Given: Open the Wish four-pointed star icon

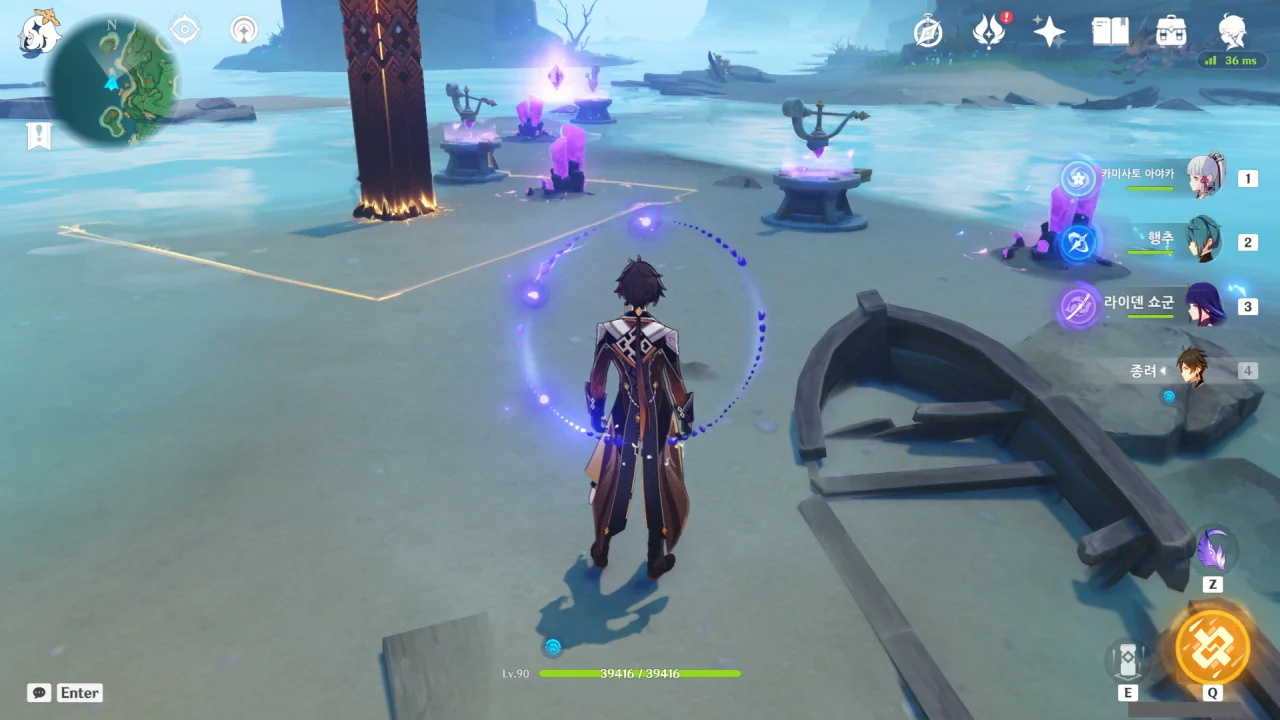Looking at the screenshot, I should pos(1049,32).
